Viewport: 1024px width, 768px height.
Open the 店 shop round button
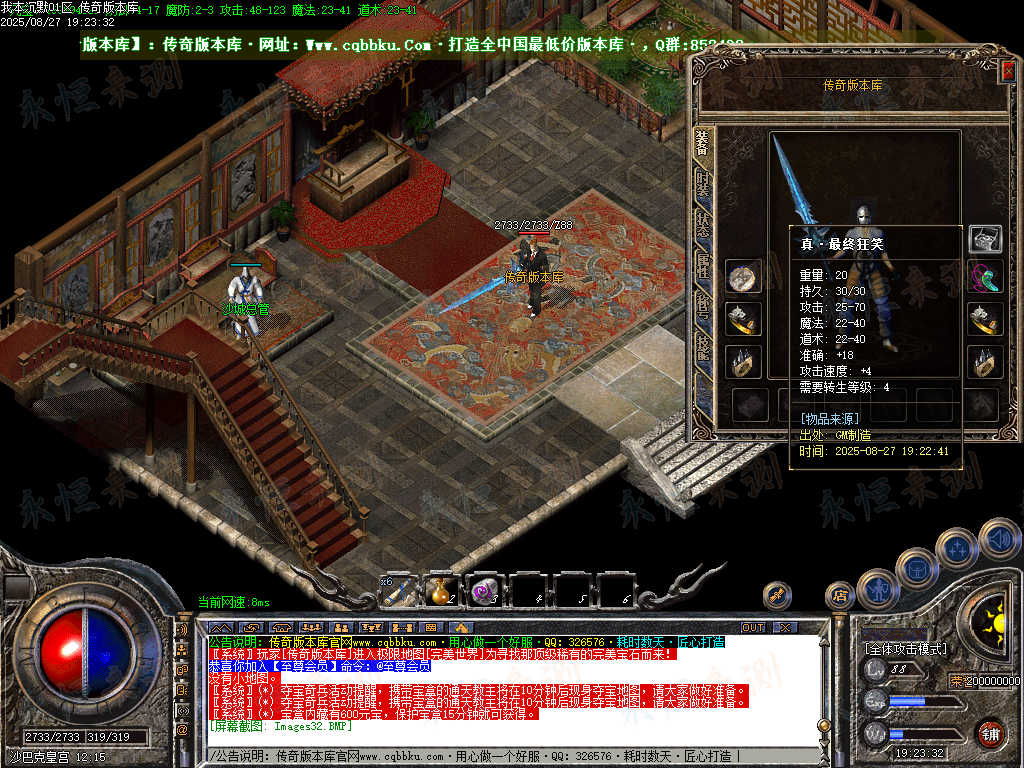click(839, 595)
